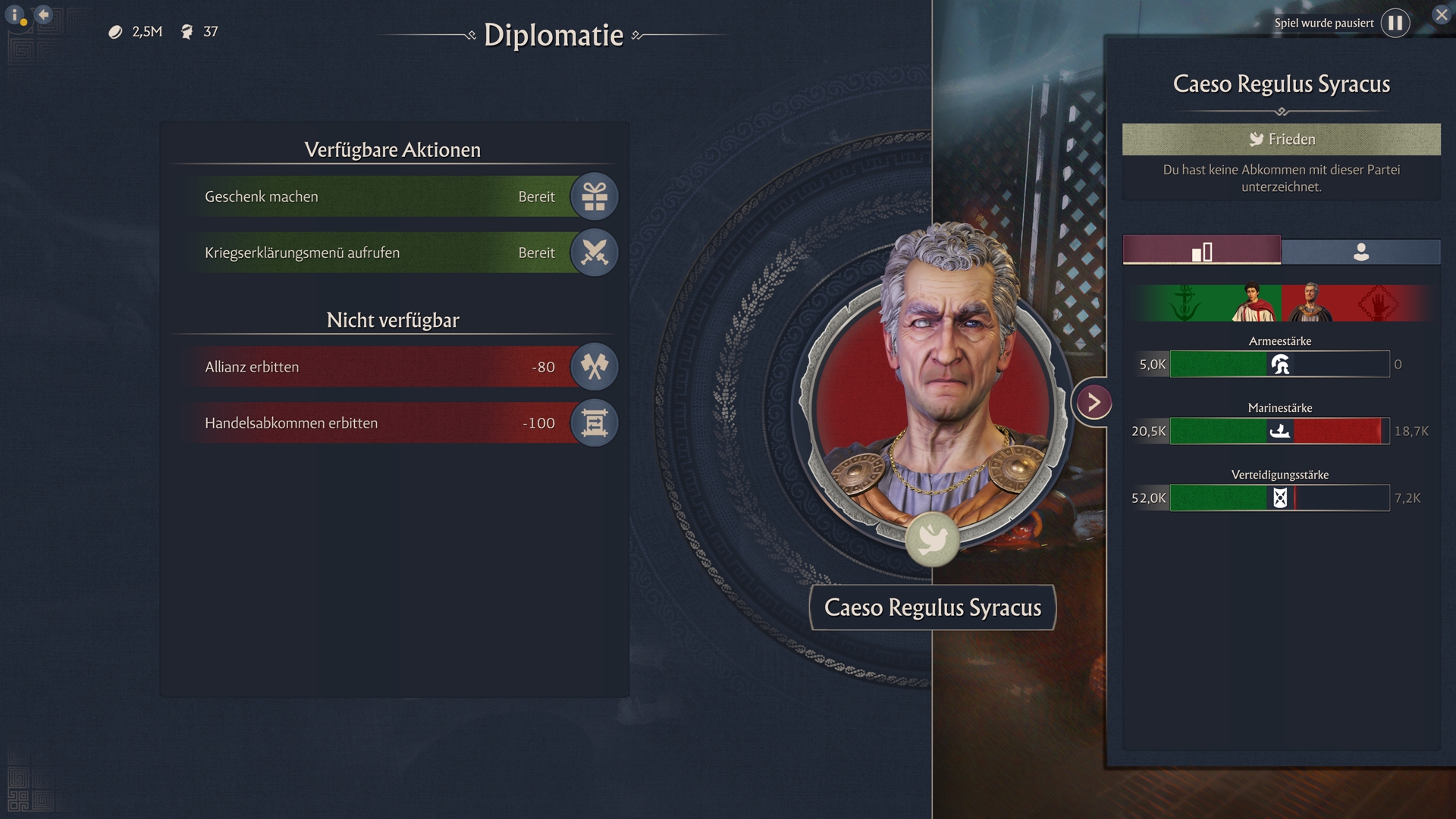Click the round arrow next to the portrait
Screen dimensions: 1456x819
(x=1094, y=402)
